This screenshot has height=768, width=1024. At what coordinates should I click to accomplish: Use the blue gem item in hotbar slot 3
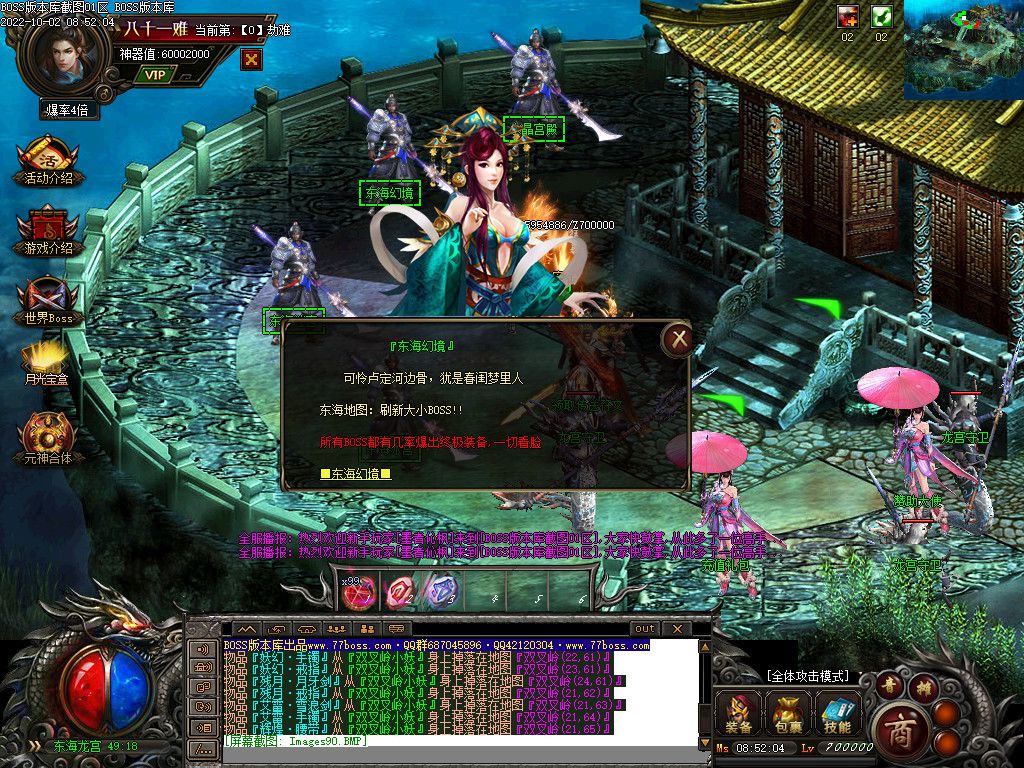pyautogui.click(x=441, y=592)
